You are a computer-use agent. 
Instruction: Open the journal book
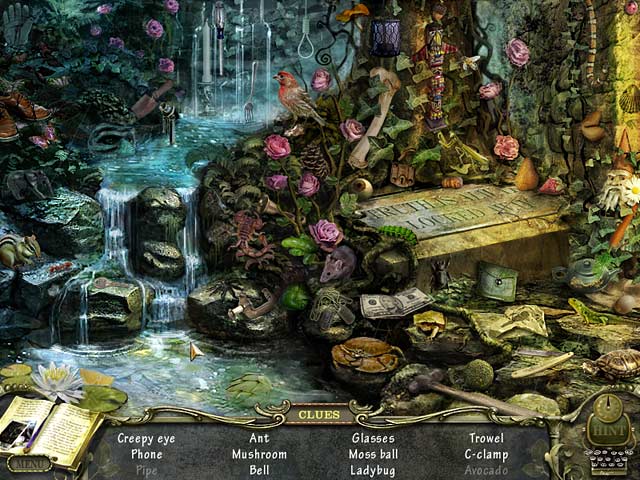point(50,428)
